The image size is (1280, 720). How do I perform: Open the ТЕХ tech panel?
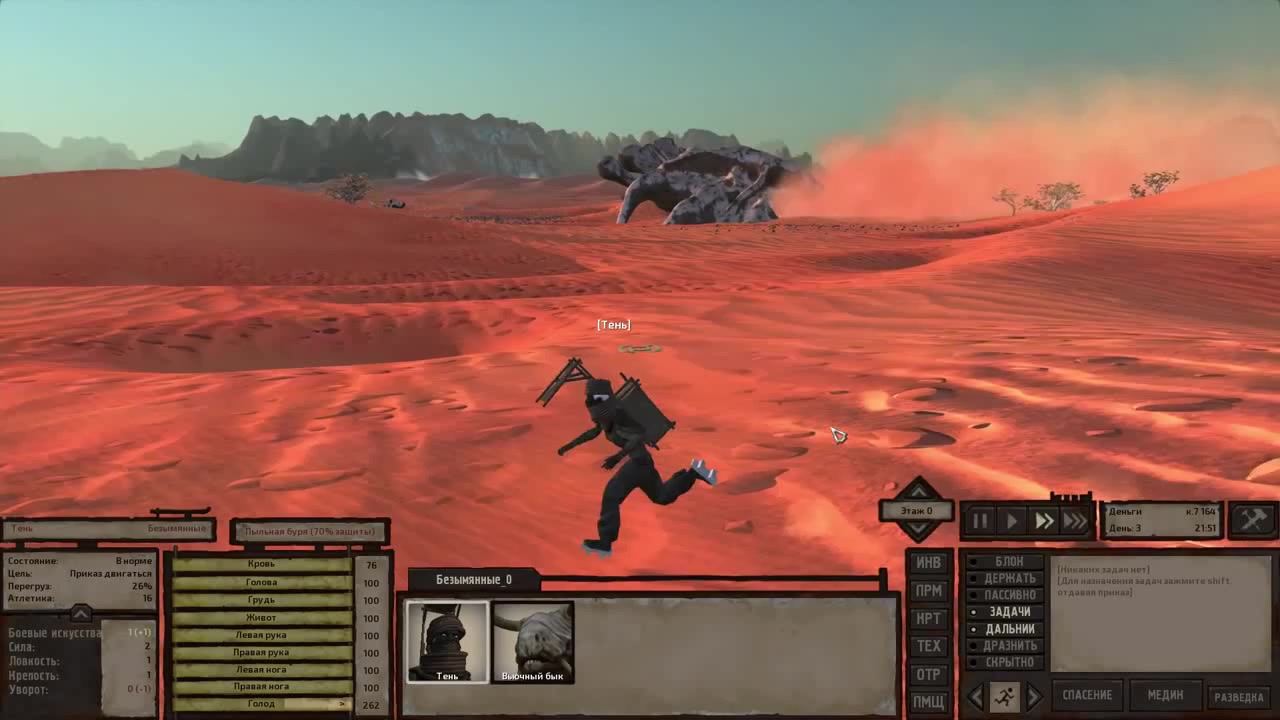point(929,647)
